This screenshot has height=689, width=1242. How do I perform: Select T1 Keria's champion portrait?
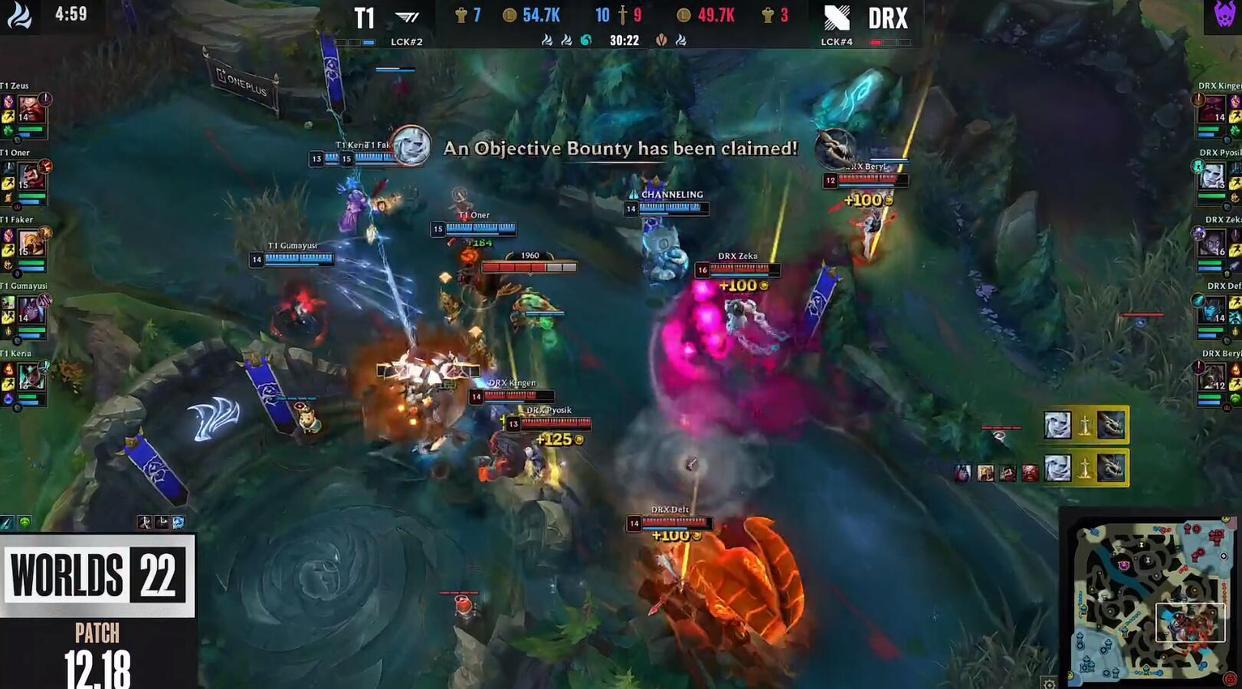coord(32,376)
